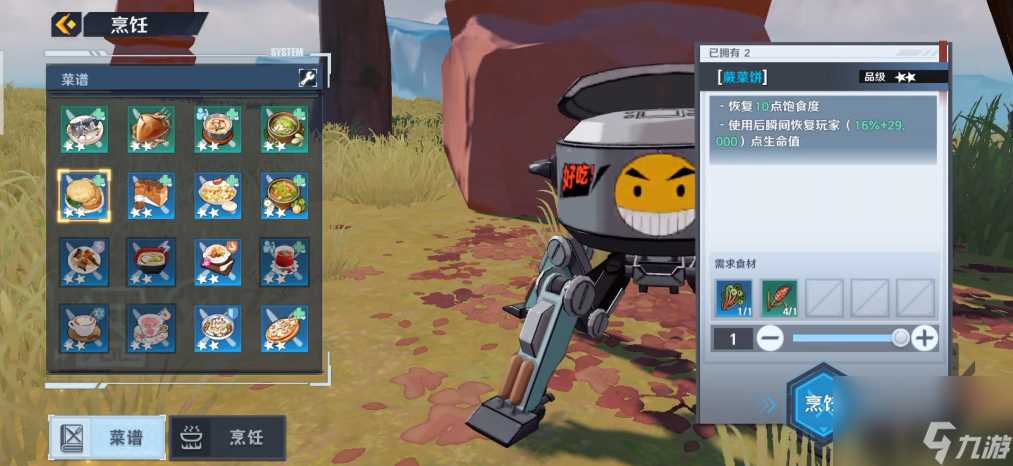
Task: Open the wrench tool in recipe panel
Action: click(307, 77)
